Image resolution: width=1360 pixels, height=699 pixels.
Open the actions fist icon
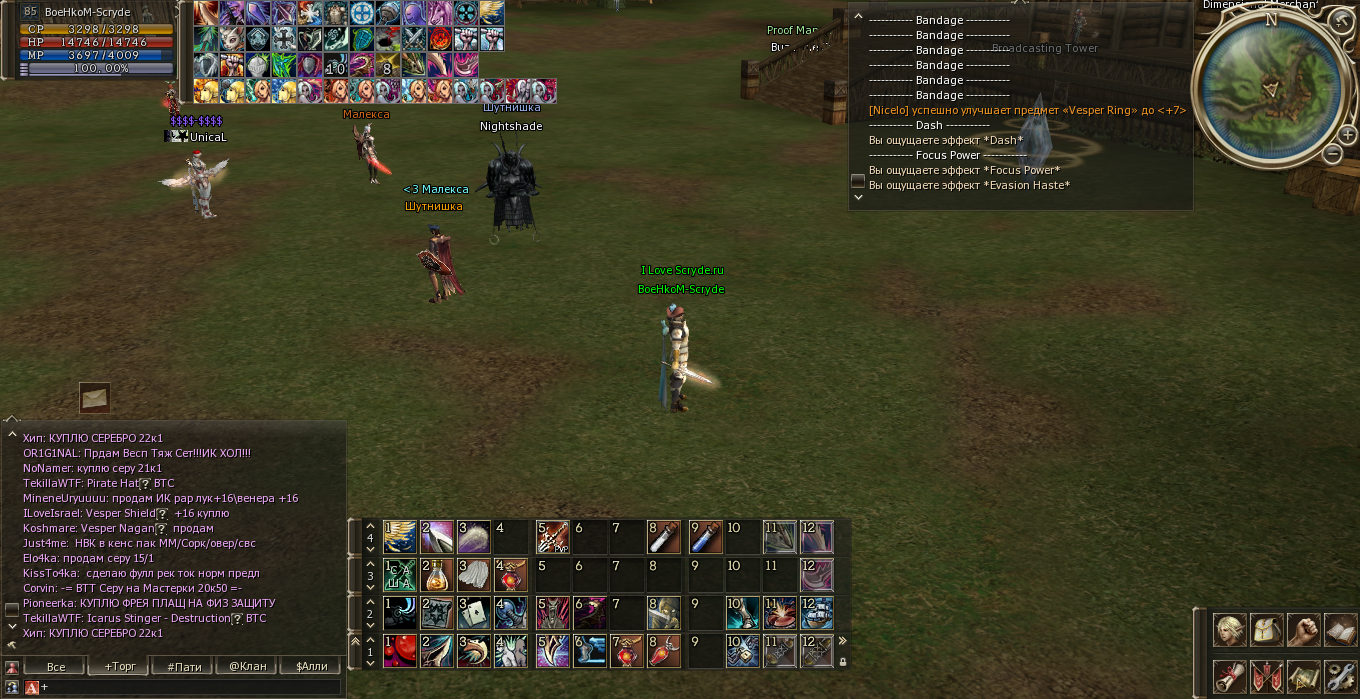1303,631
